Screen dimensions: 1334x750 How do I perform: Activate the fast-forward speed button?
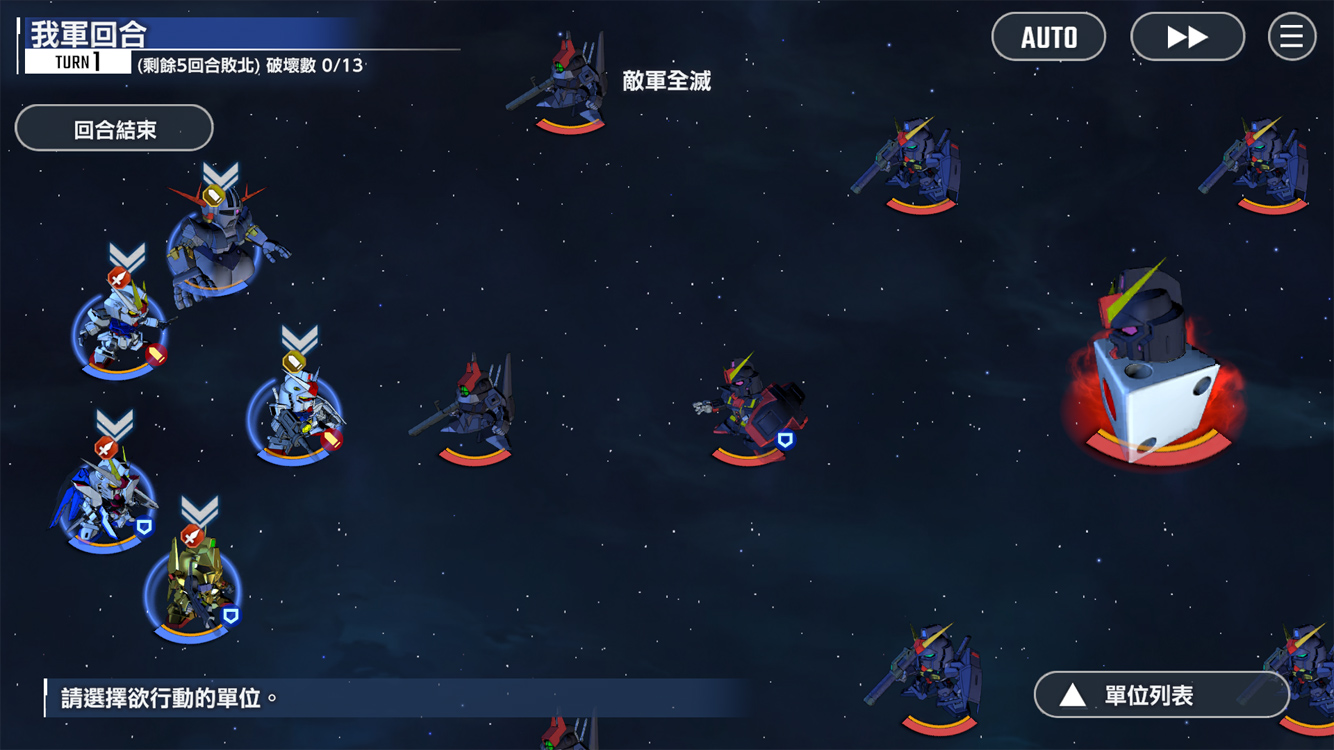tap(1187, 38)
